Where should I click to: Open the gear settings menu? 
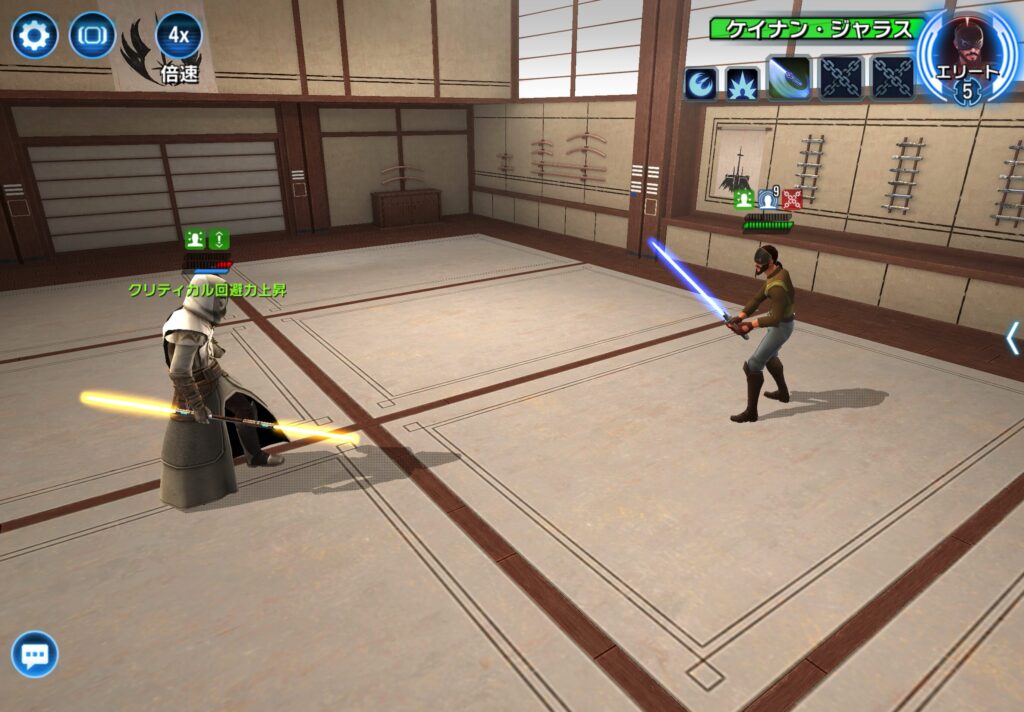point(34,36)
